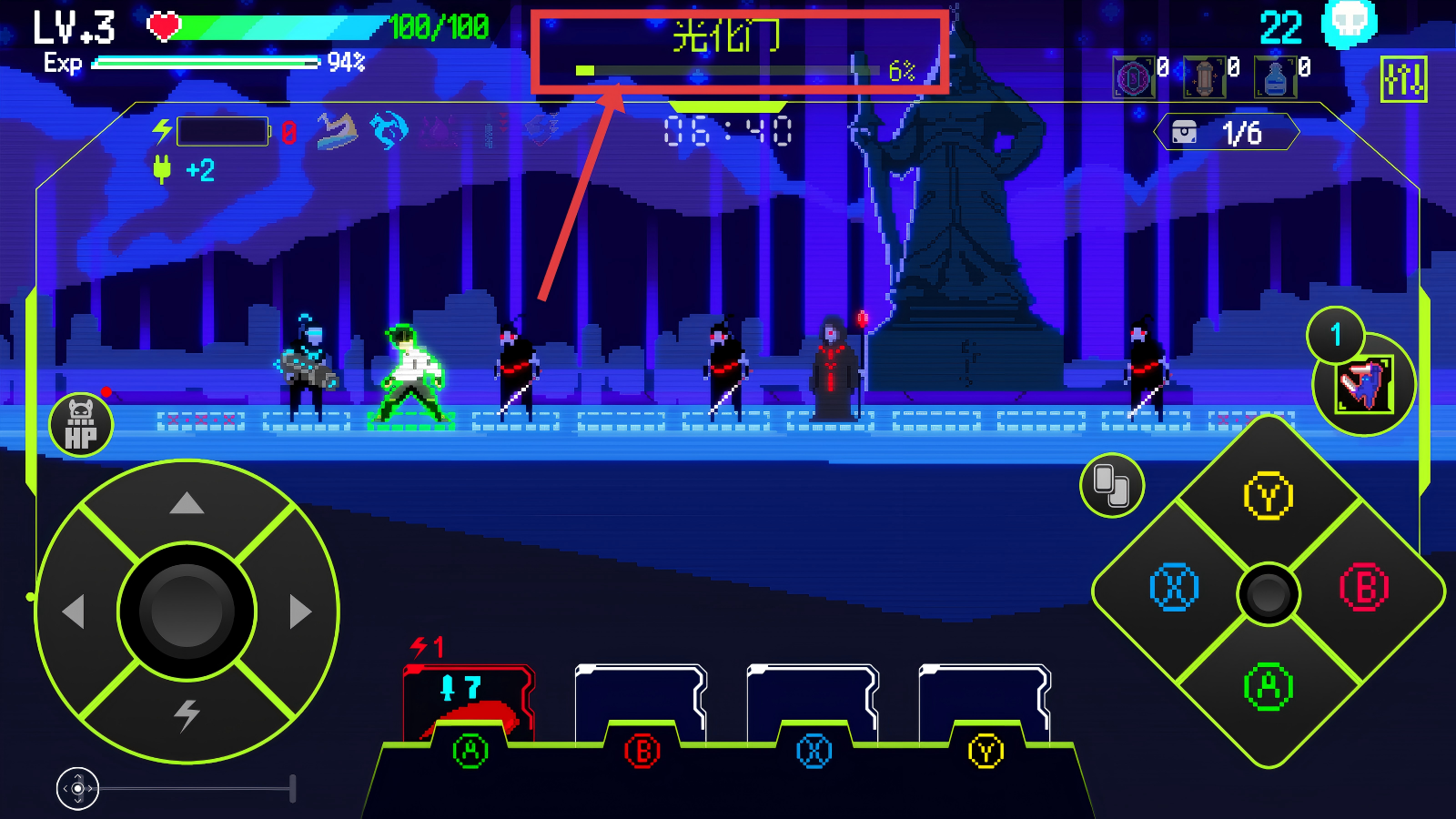Image resolution: width=1456 pixels, height=819 pixels.
Task: Open the settings sliders icon
Action: (1403, 79)
